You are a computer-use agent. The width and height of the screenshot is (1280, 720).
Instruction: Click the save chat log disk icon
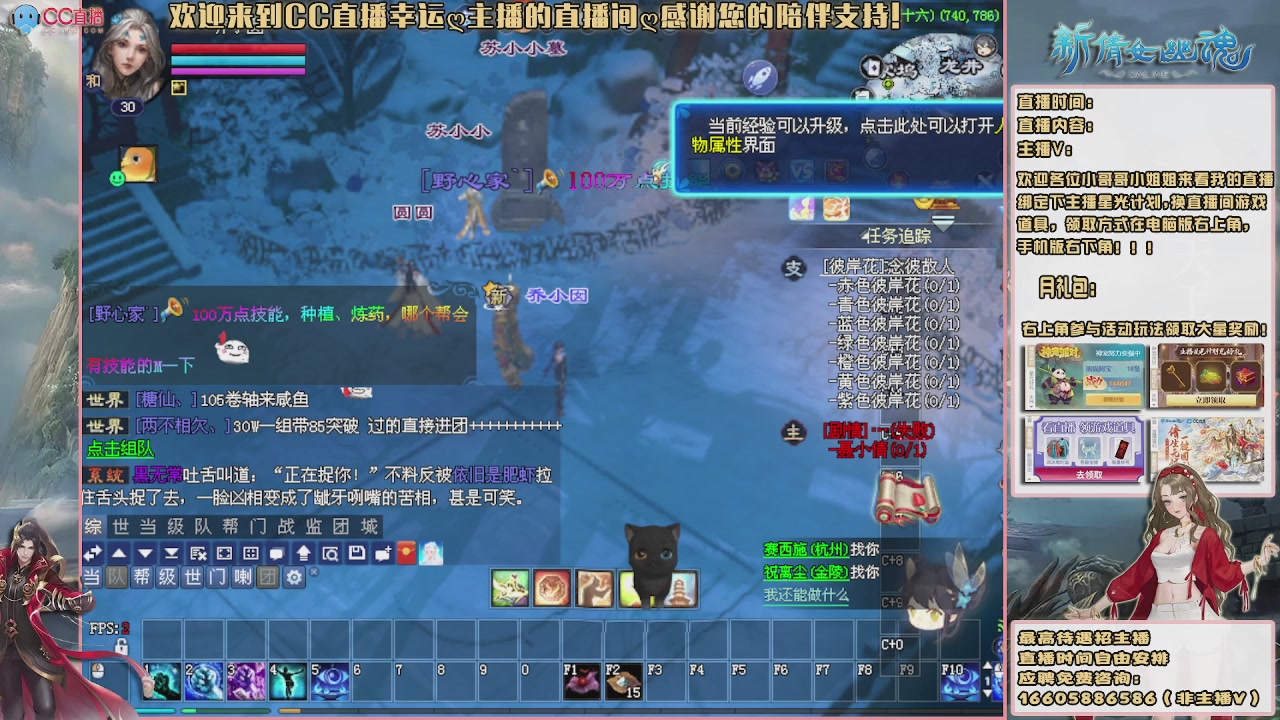pyautogui.click(x=356, y=553)
